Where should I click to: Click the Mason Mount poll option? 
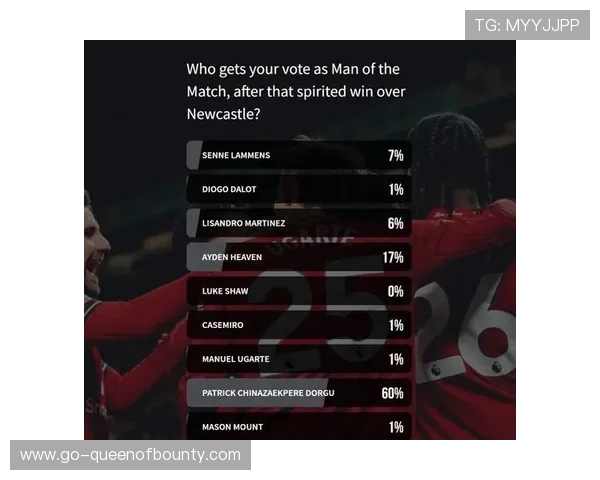pyautogui.click(x=298, y=427)
